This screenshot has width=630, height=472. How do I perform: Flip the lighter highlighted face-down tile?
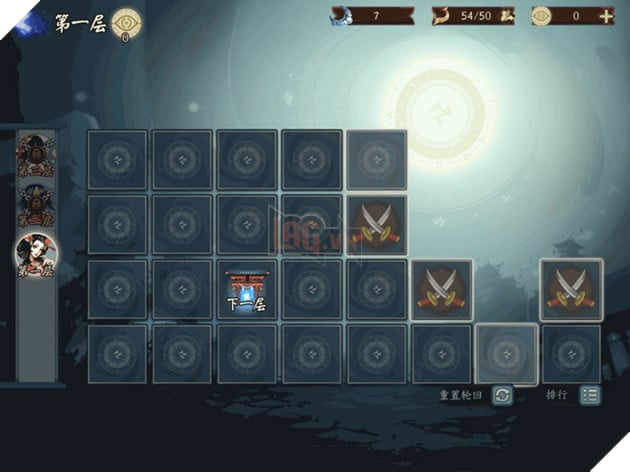pos(505,354)
